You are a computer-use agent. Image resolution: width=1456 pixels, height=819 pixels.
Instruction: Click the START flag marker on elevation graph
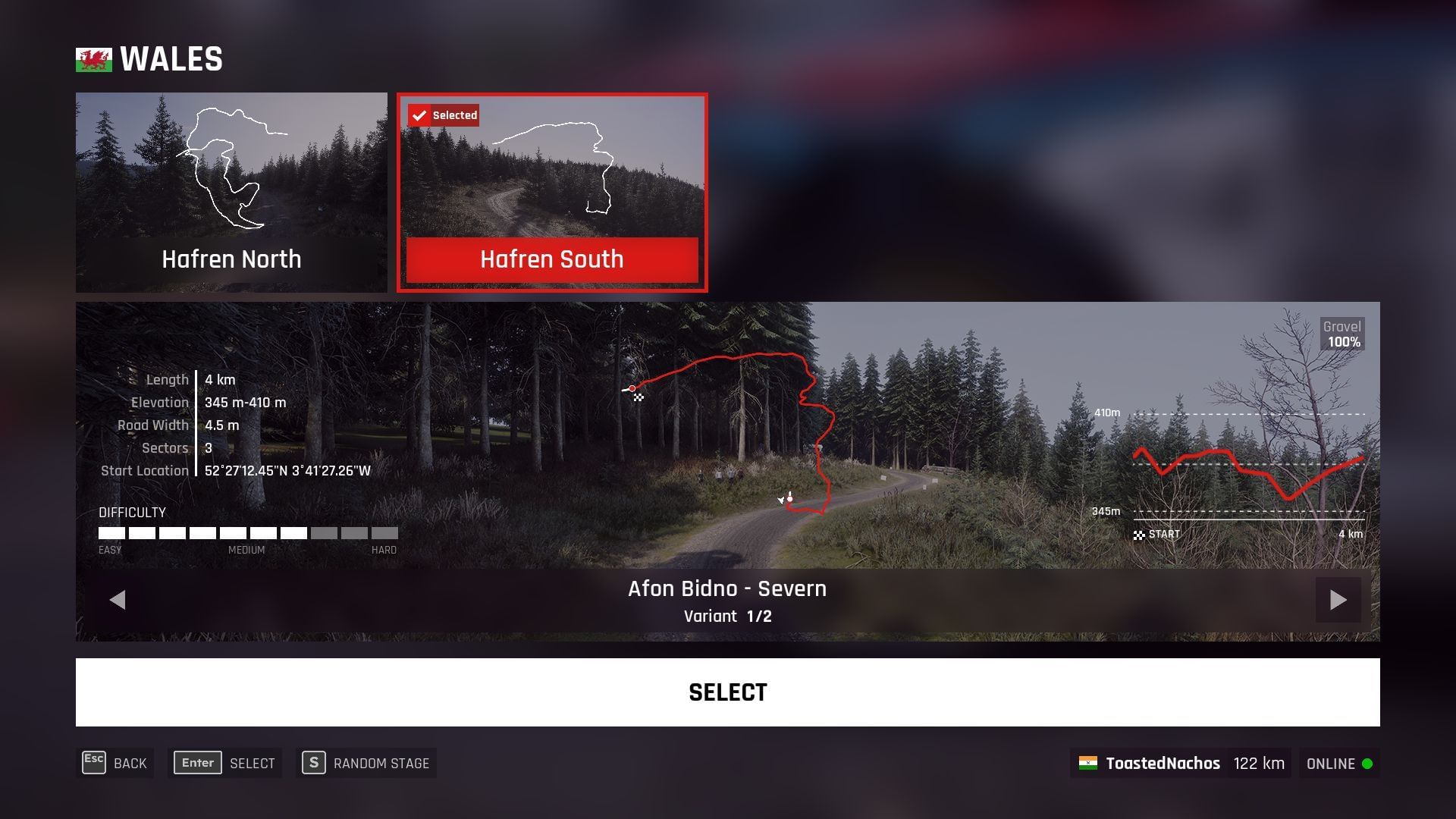pos(1140,535)
